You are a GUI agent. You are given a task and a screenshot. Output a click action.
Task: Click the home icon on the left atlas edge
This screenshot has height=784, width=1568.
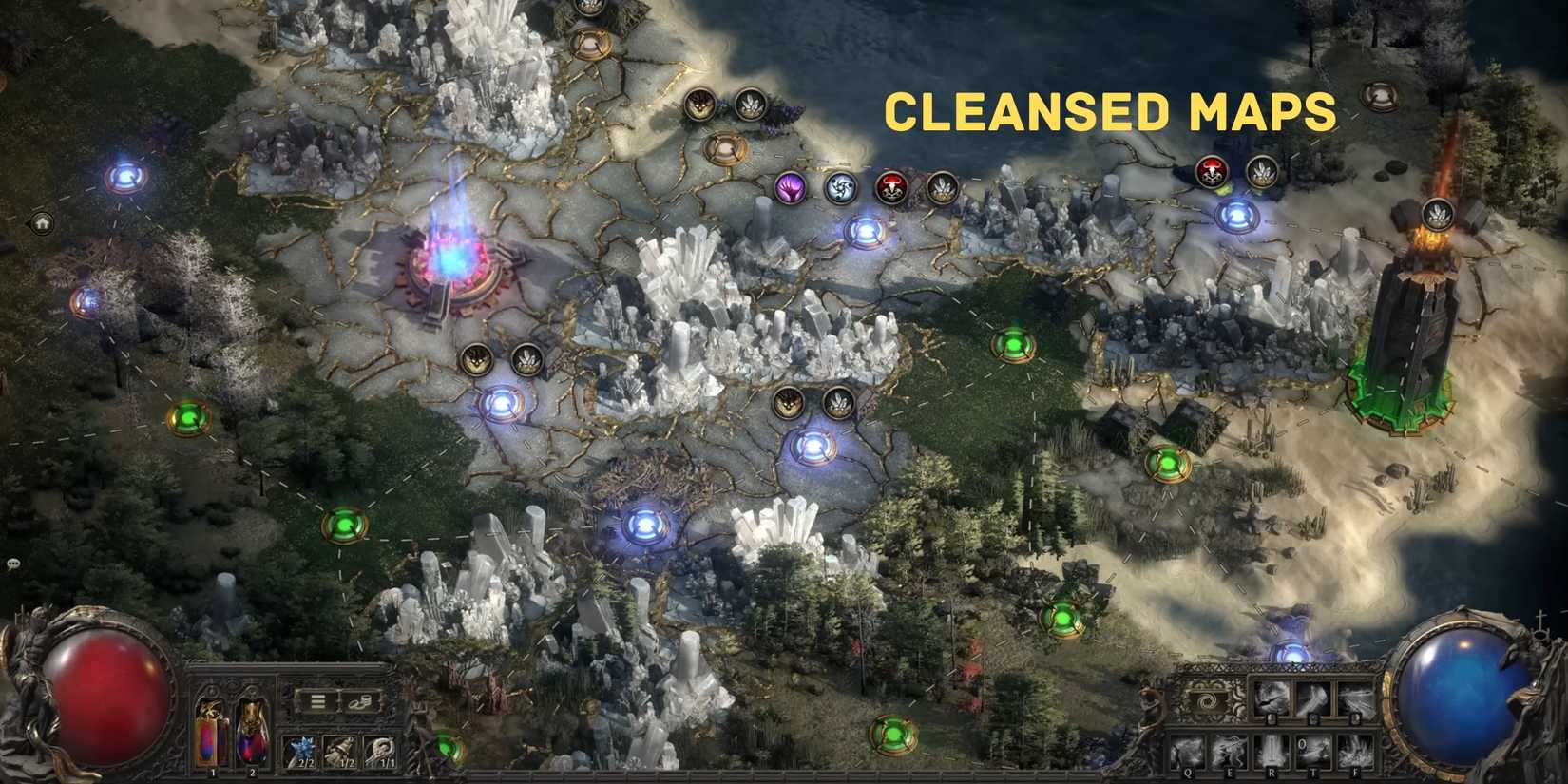pos(43,221)
